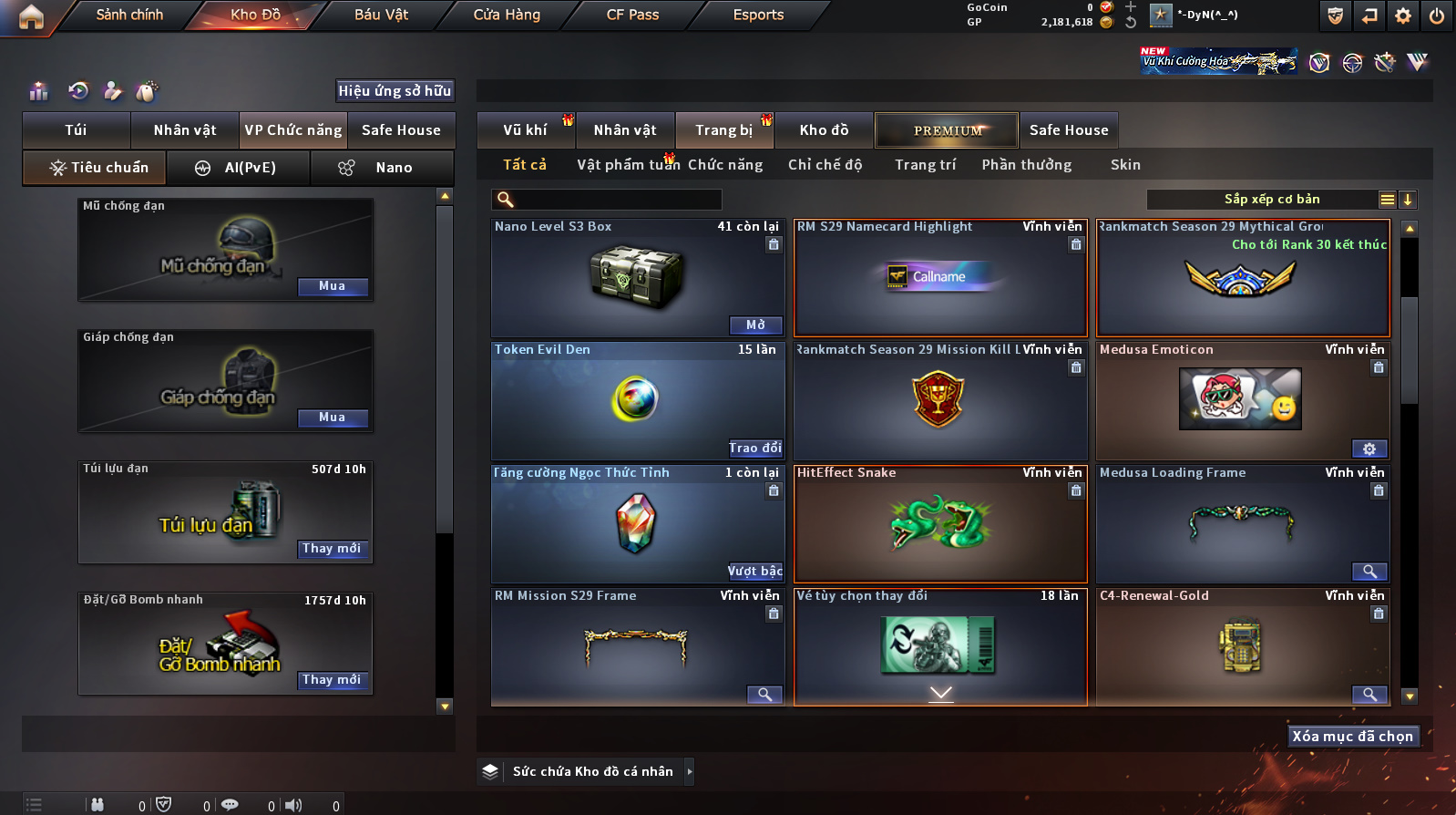Open the Sảnh chính lobby tab
The height and width of the screenshot is (815, 1456).
129,15
